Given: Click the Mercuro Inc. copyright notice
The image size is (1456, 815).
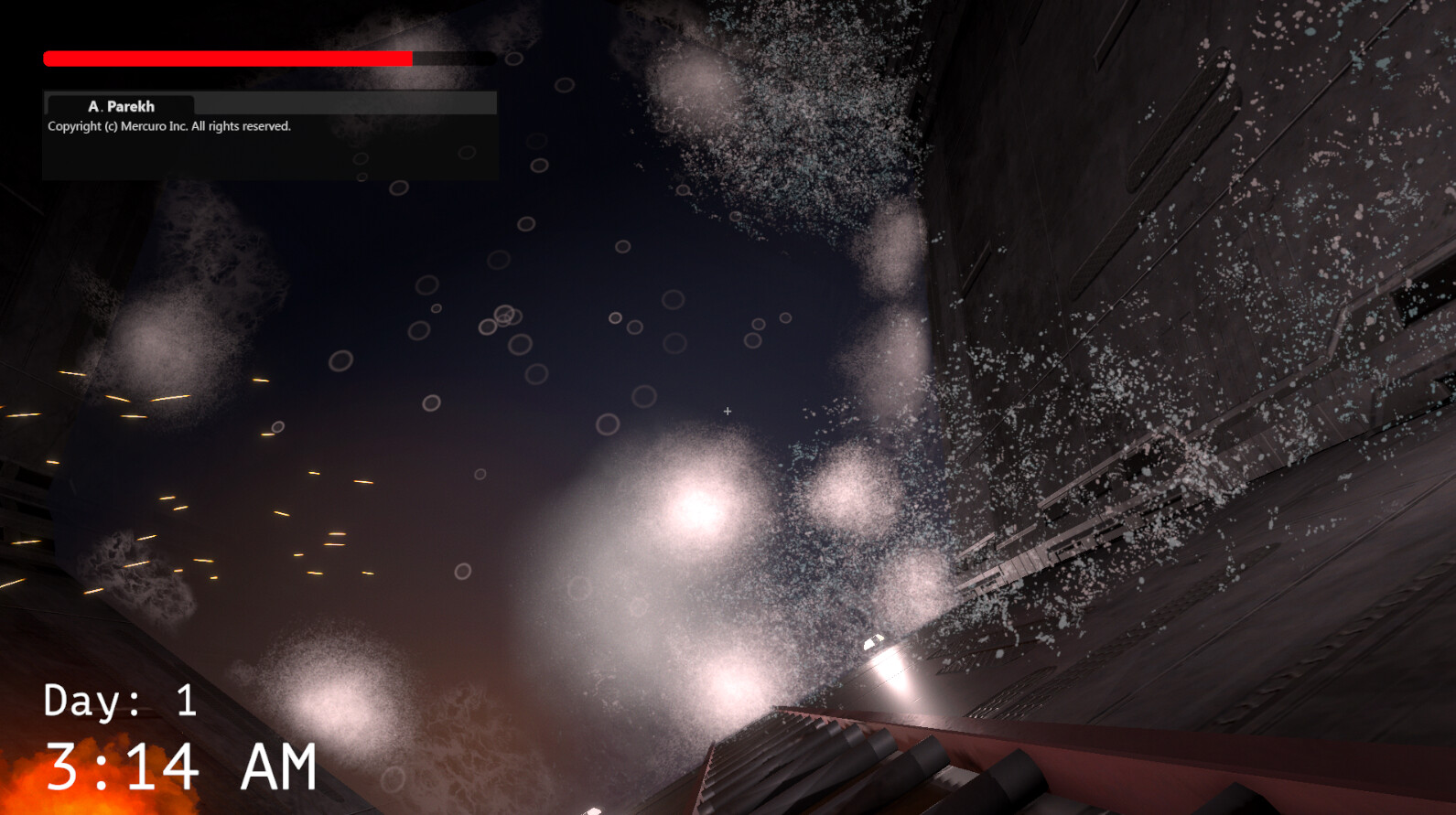Looking at the screenshot, I should click(x=168, y=125).
